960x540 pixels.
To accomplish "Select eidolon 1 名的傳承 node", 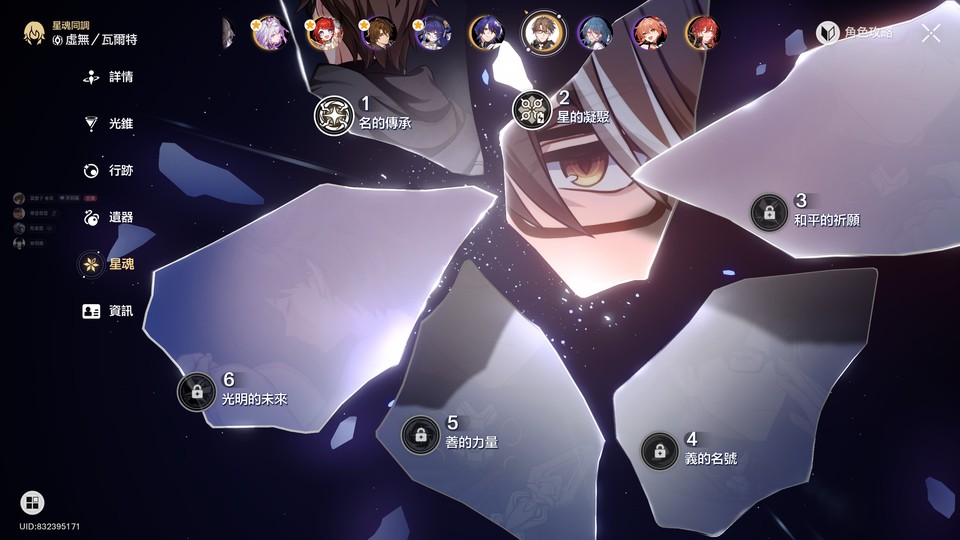I will pyautogui.click(x=334, y=115).
